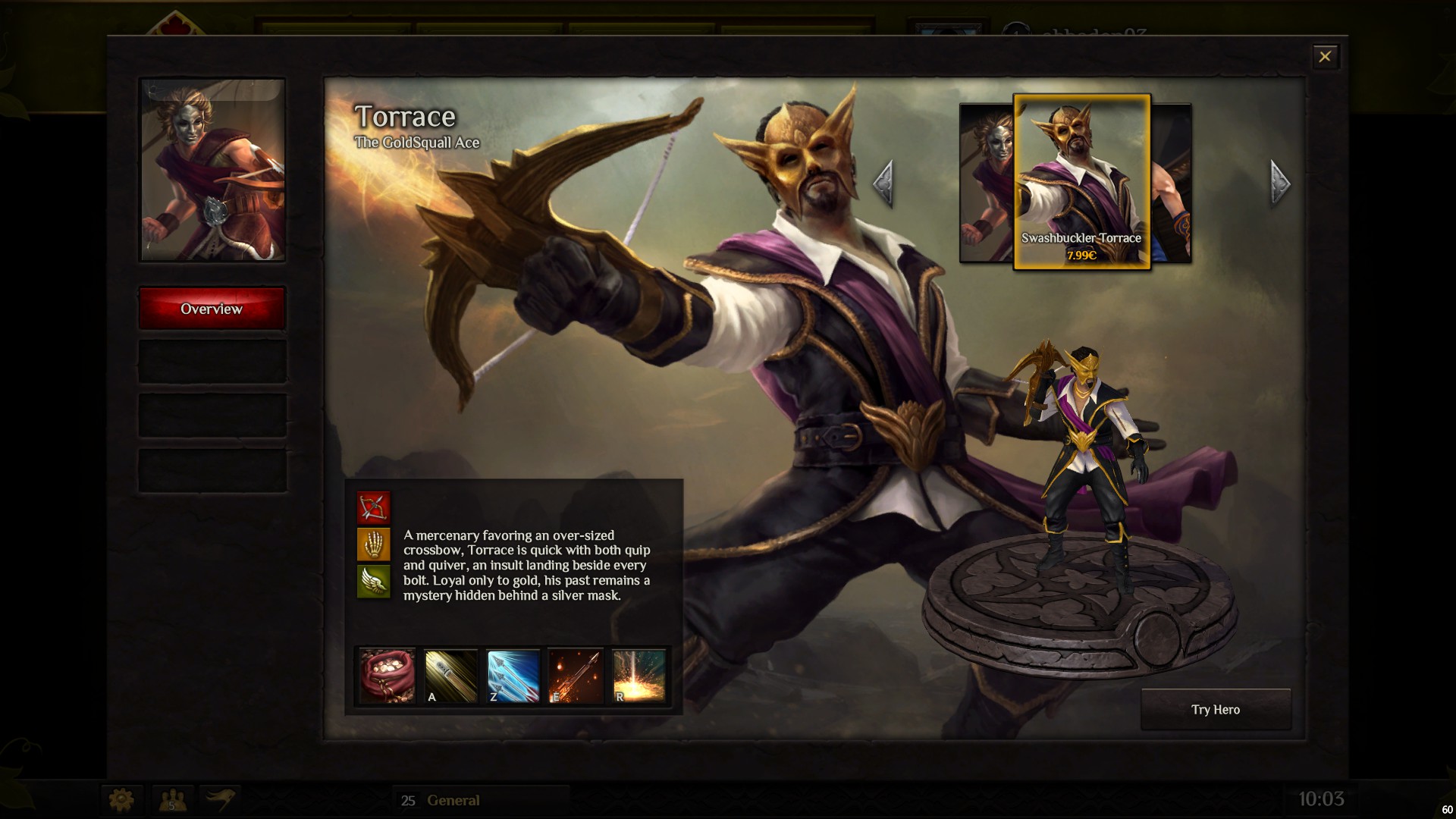Viewport: 1456px width, 819px height.
Task: Open the Overview tab
Action: (212, 309)
